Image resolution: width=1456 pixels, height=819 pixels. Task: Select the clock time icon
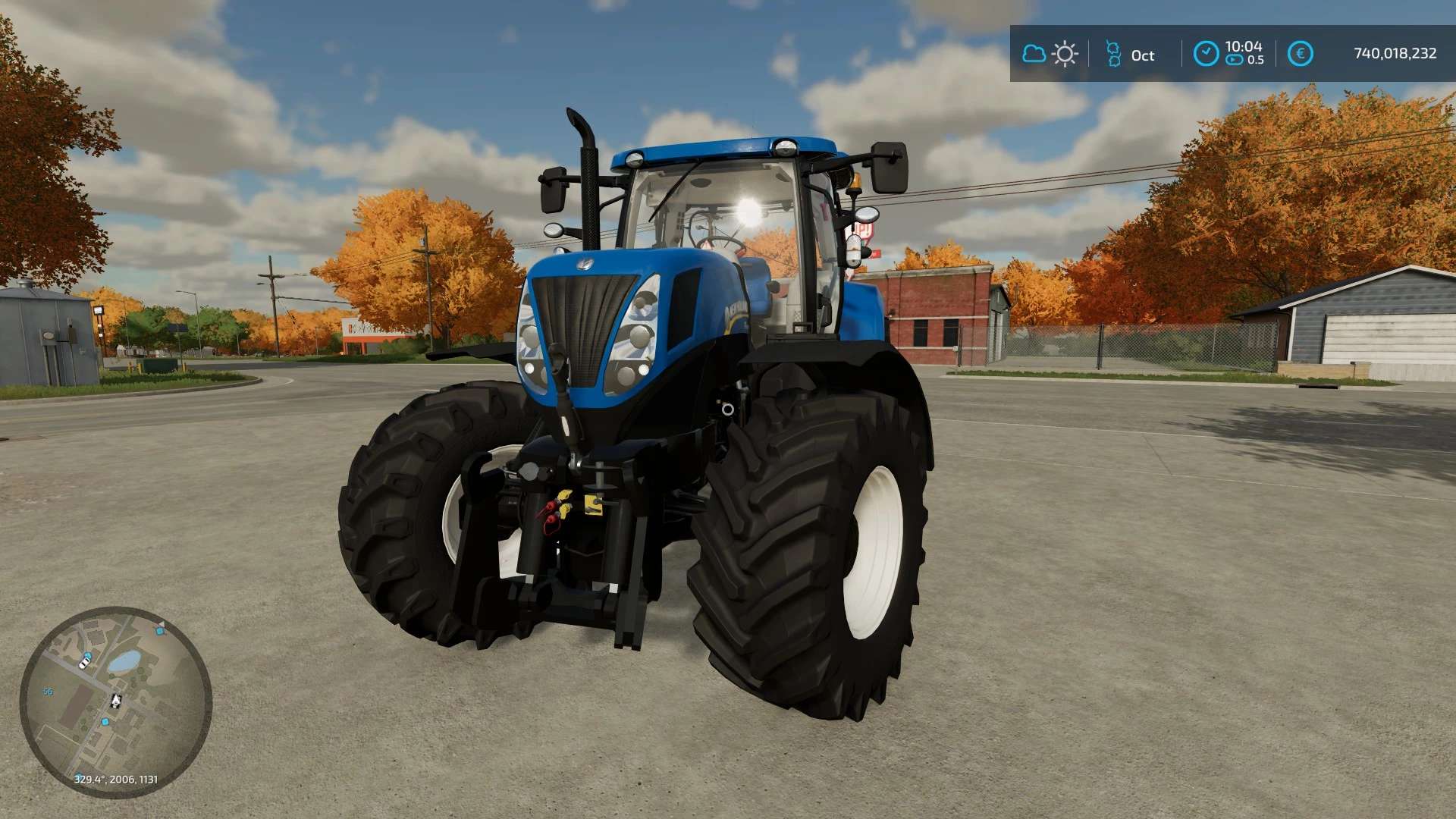point(1206,54)
